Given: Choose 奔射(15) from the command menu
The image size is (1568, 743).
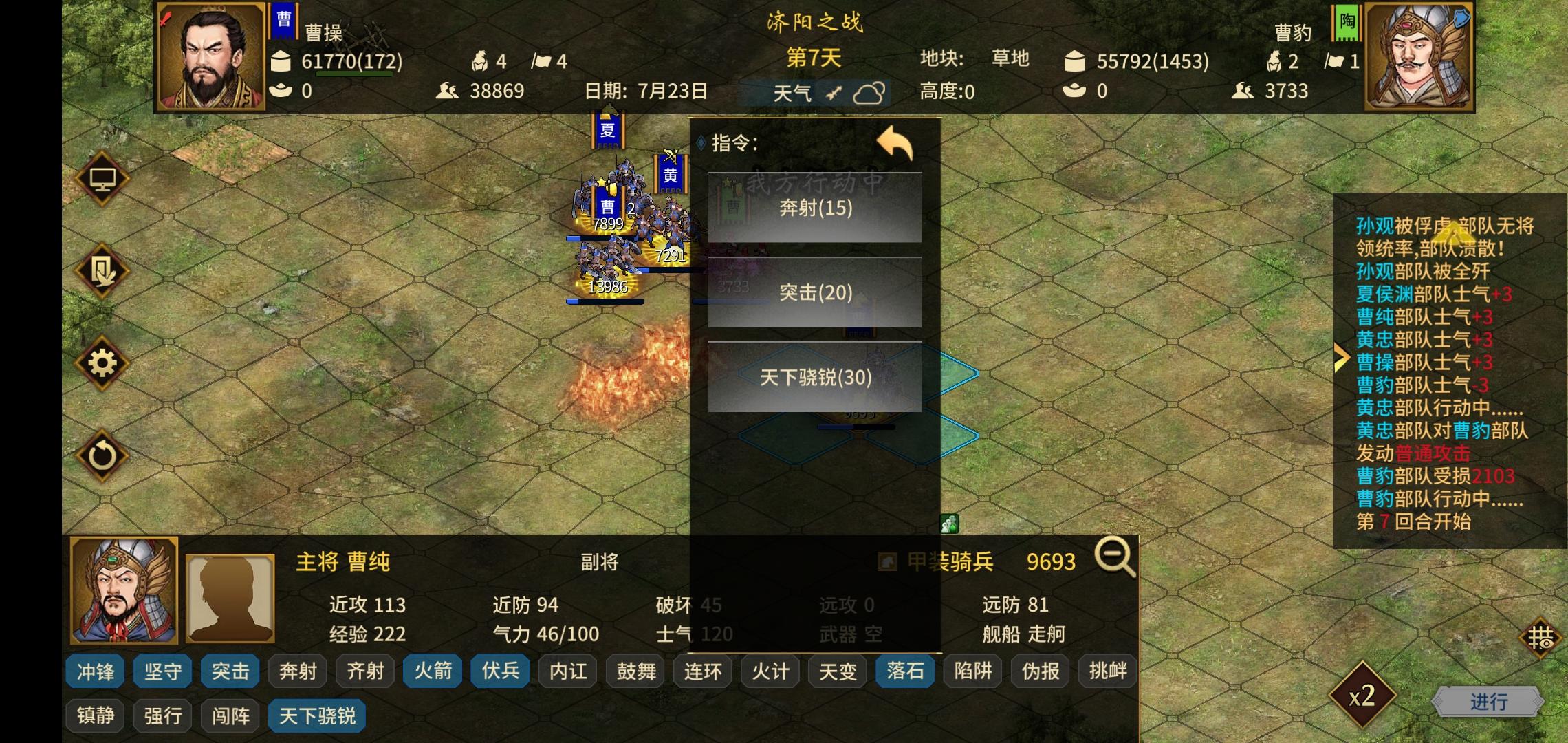Looking at the screenshot, I should tap(816, 208).
